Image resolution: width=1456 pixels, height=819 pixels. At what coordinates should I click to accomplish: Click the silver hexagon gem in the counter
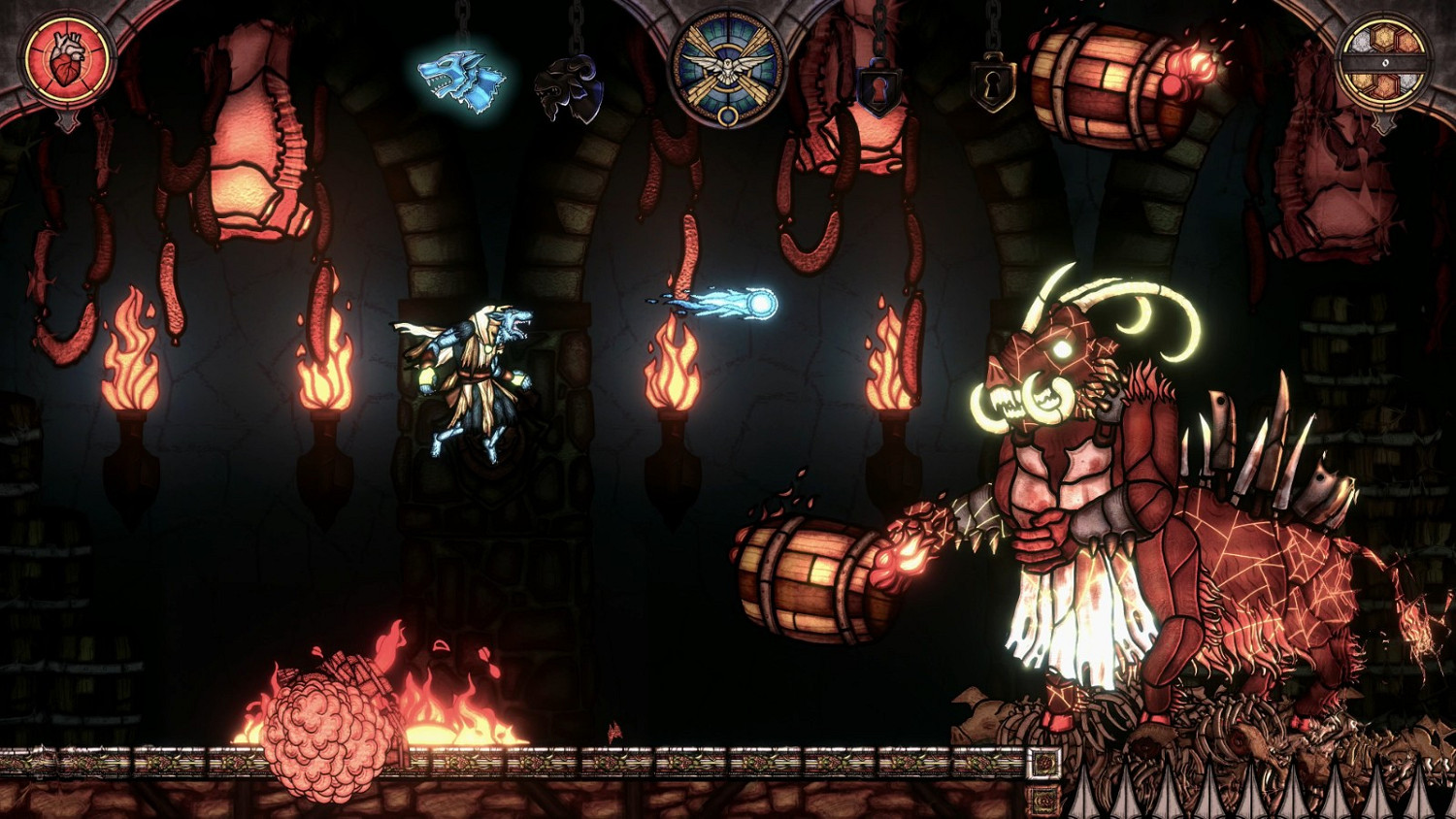tap(1361, 43)
